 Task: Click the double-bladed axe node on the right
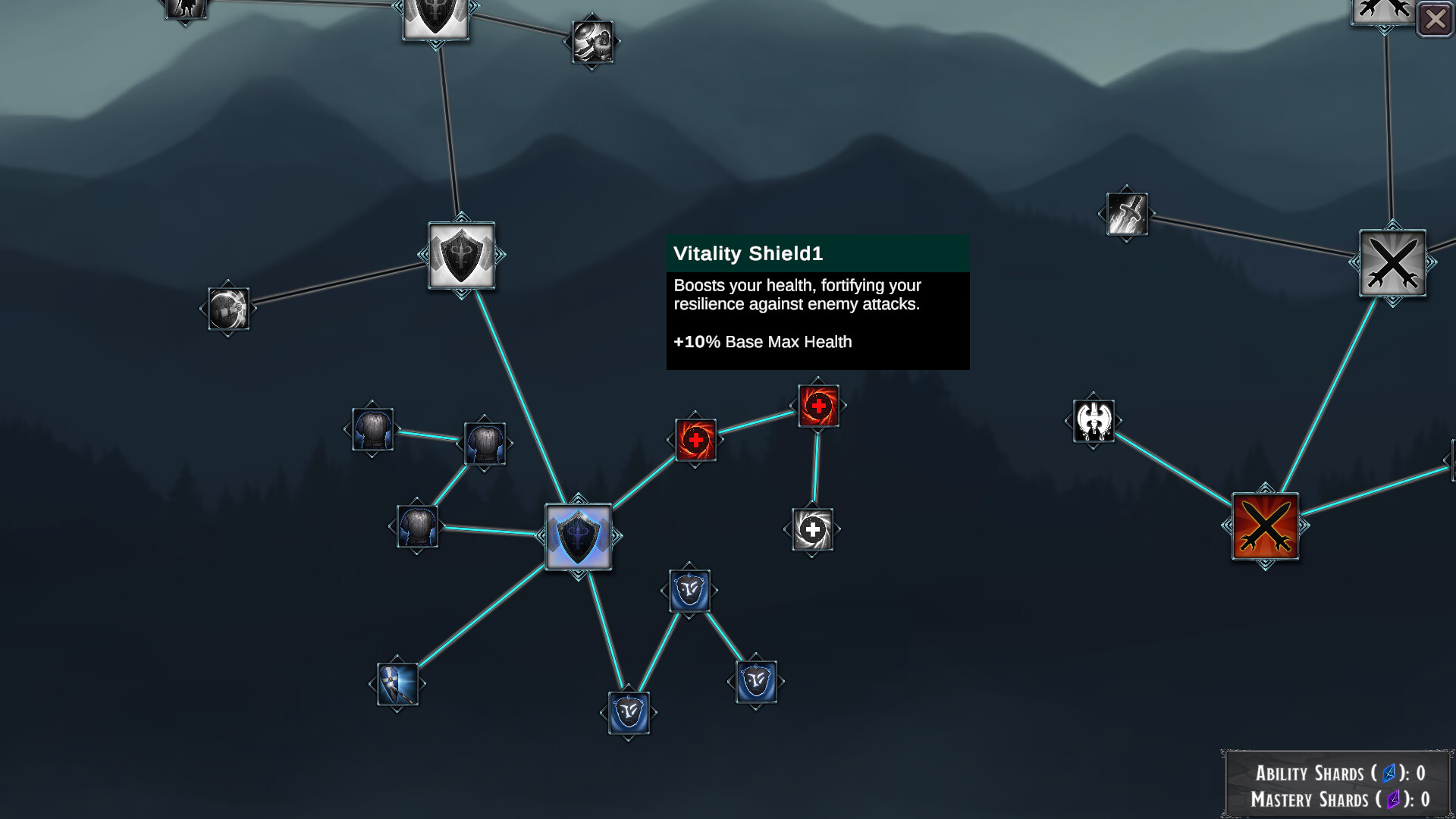click(1094, 422)
